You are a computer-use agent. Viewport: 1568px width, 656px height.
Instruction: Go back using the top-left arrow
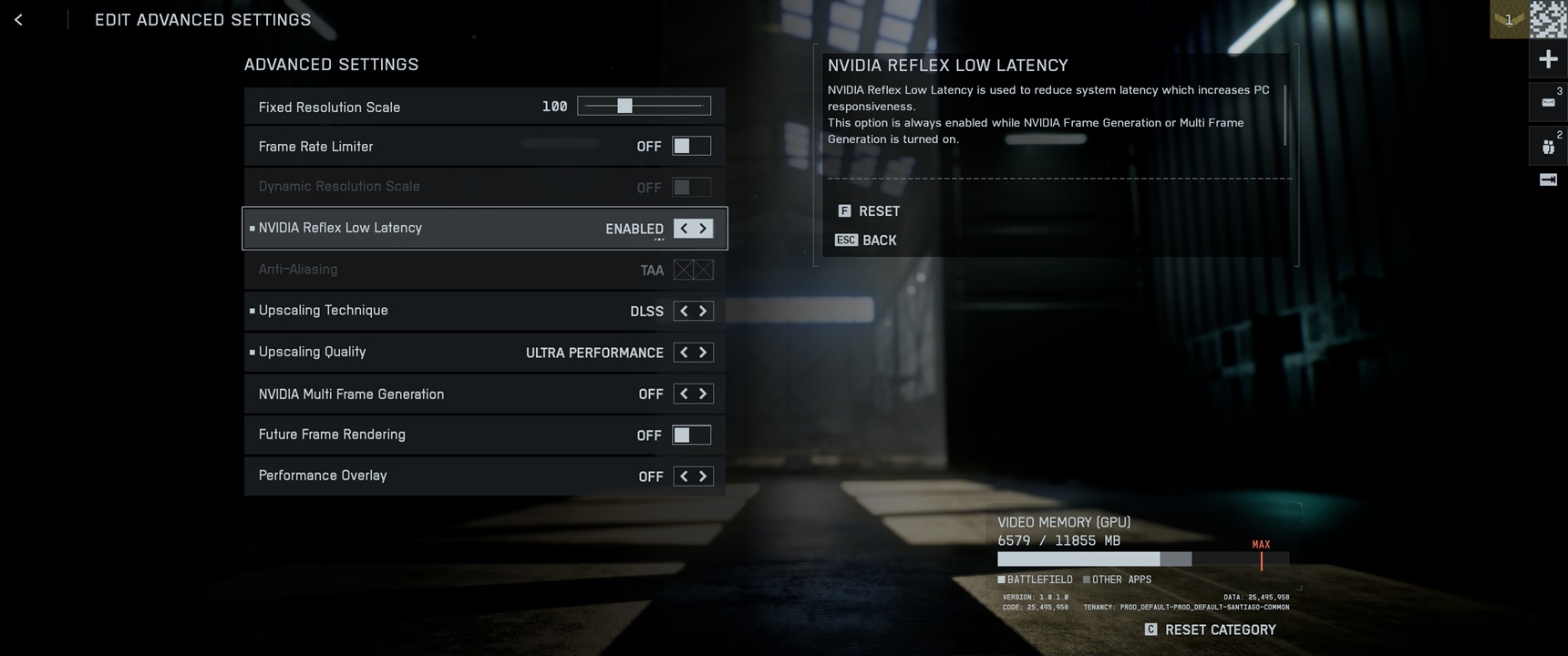(x=18, y=19)
